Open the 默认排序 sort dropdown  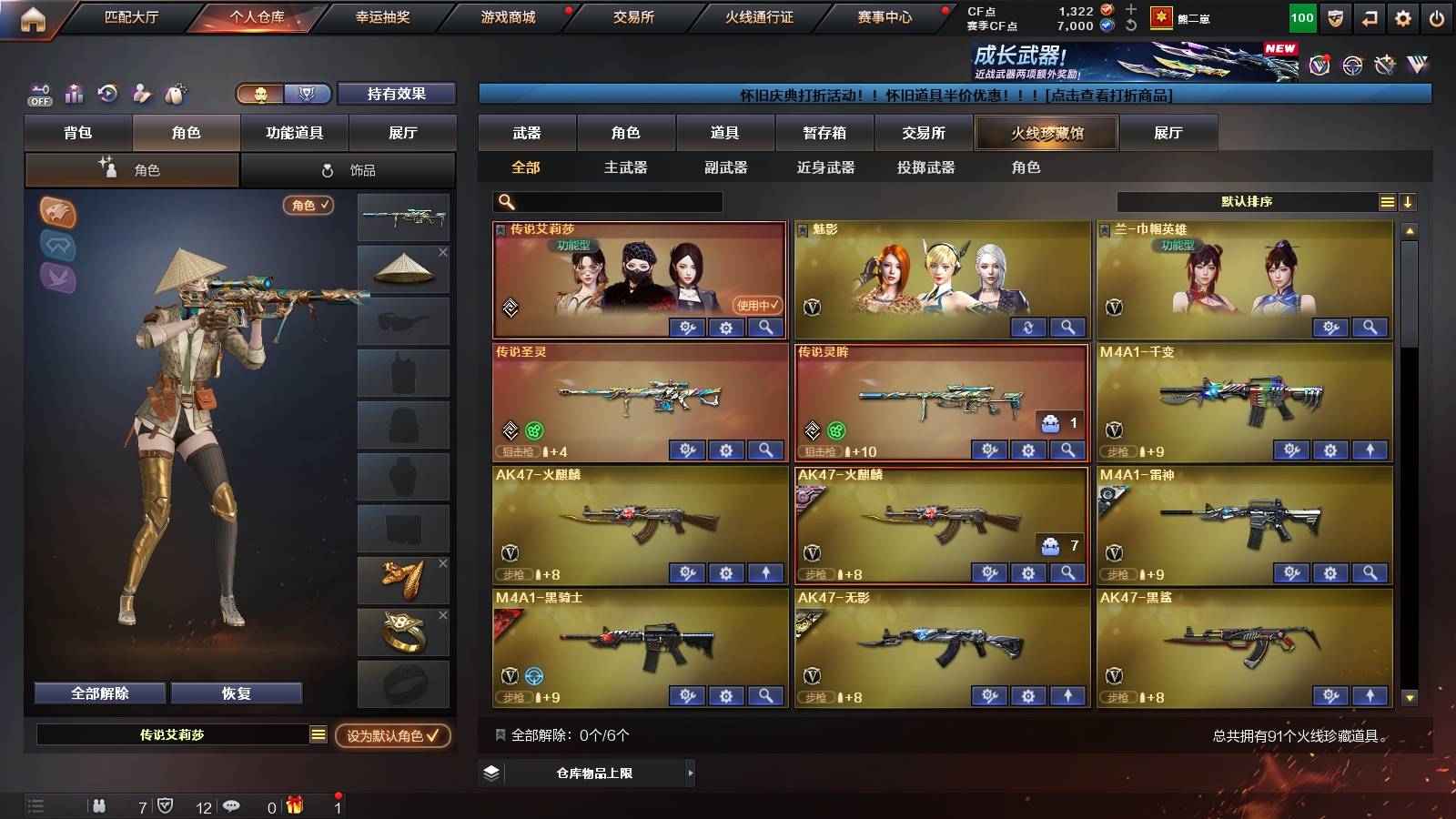1247,202
